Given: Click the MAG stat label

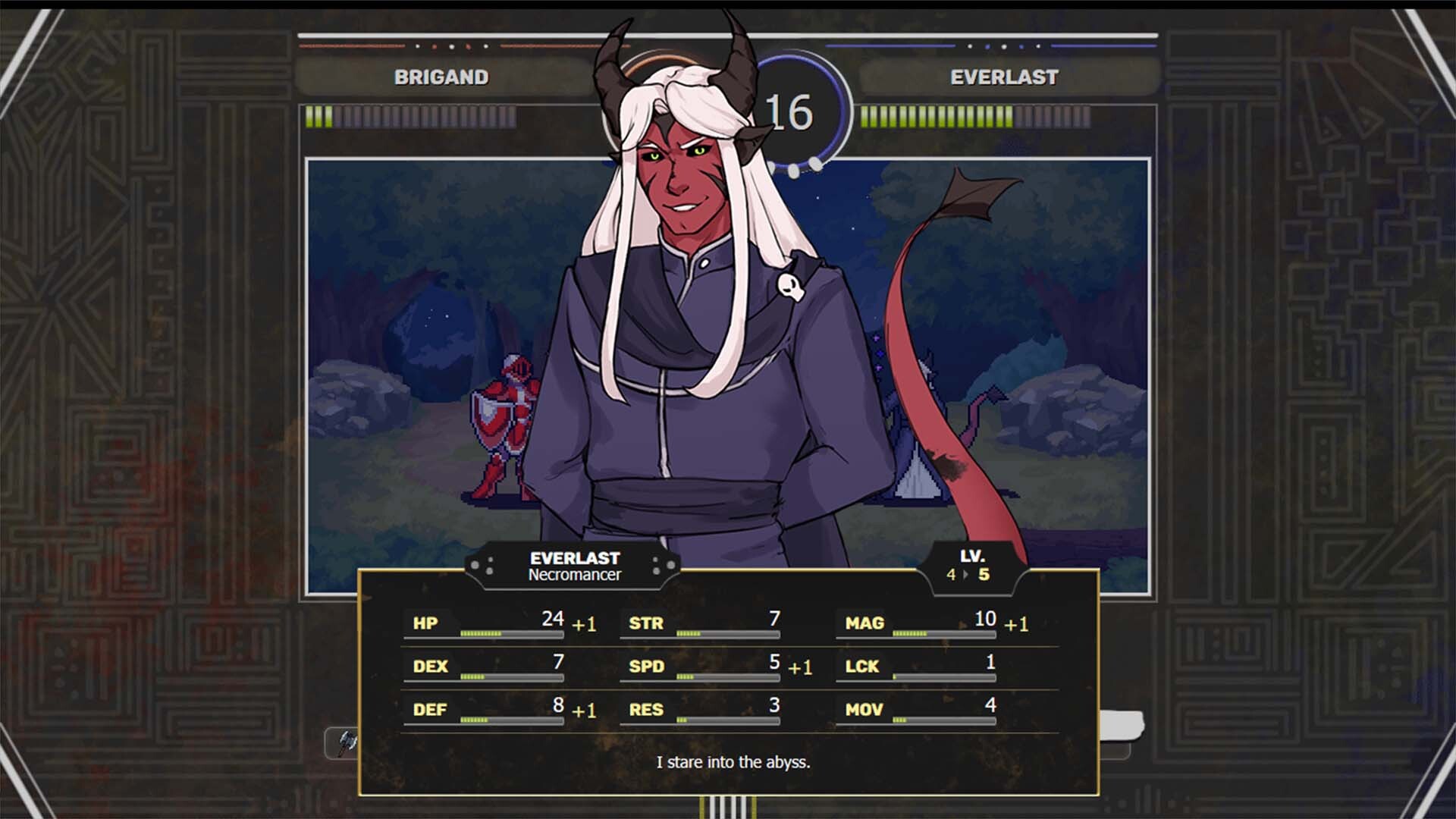Looking at the screenshot, I should (864, 624).
